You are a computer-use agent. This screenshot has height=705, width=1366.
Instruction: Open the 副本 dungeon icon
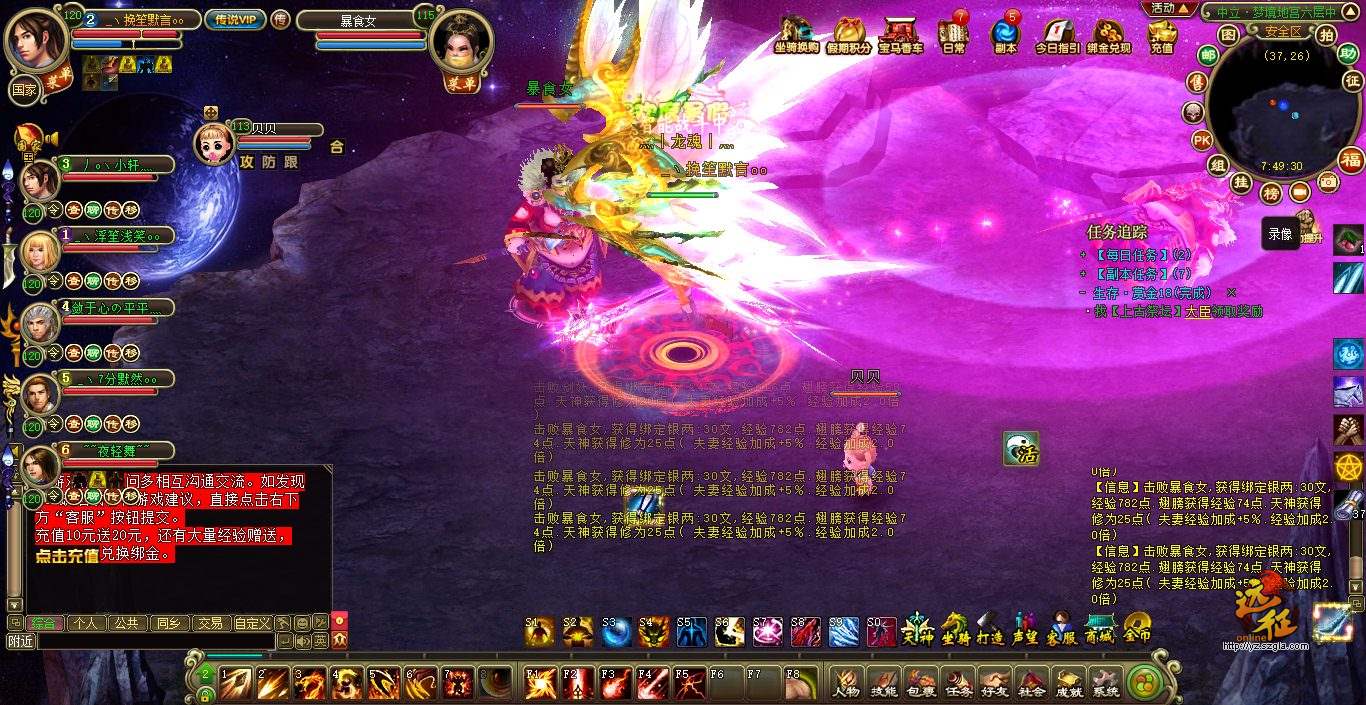[1004, 32]
